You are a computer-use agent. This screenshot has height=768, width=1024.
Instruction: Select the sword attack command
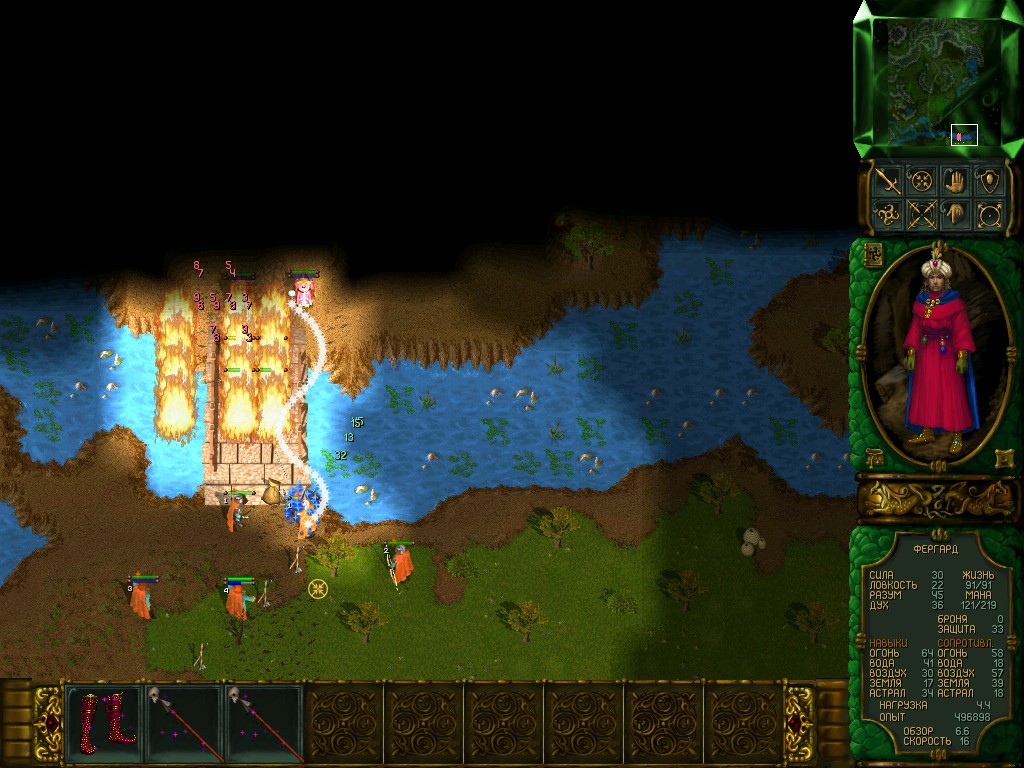pos(888,181)
